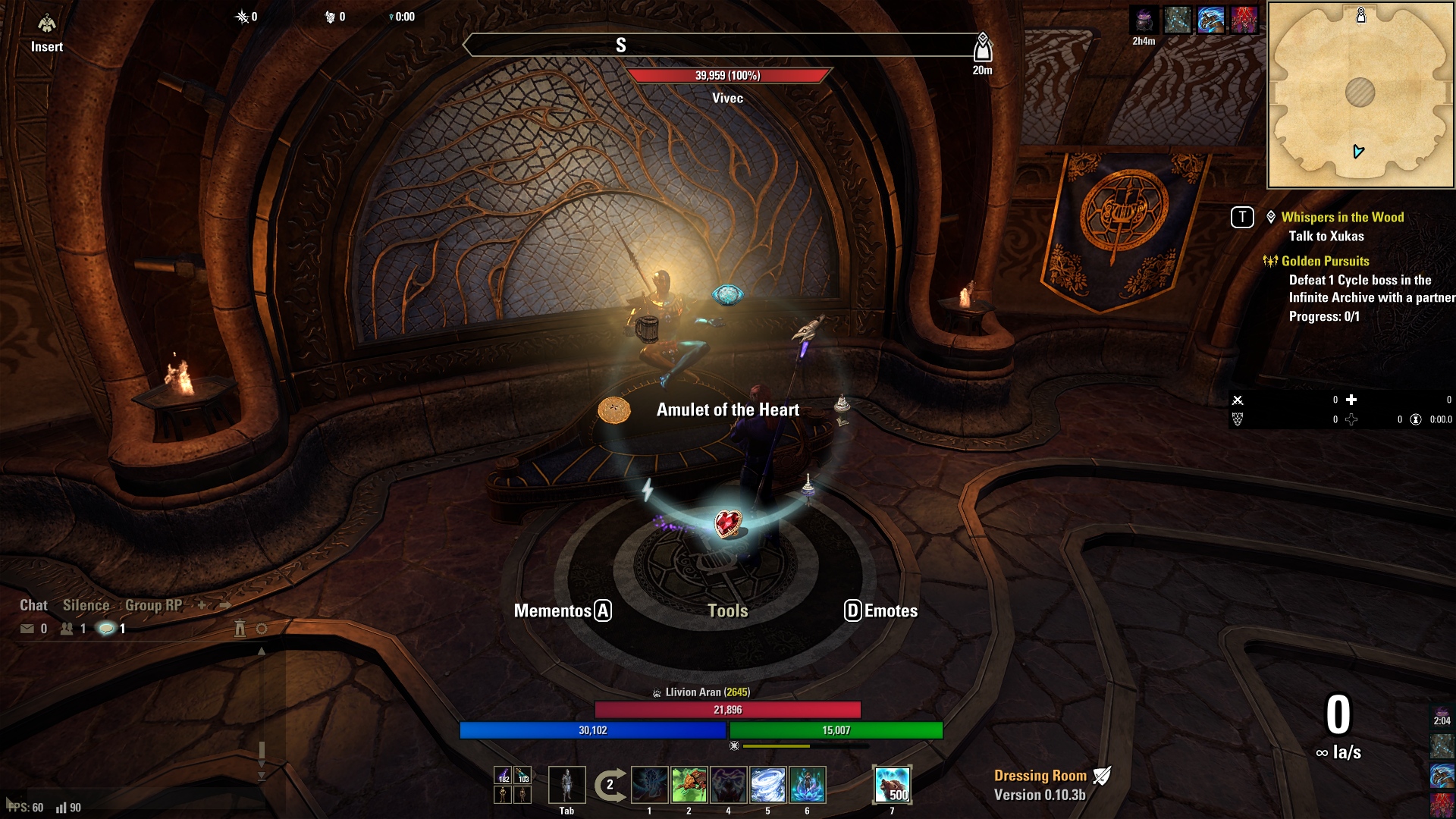Select the Whispers in the Wood quest
The height and width of the screenshot is (819, 1456).
[1342, 218]
